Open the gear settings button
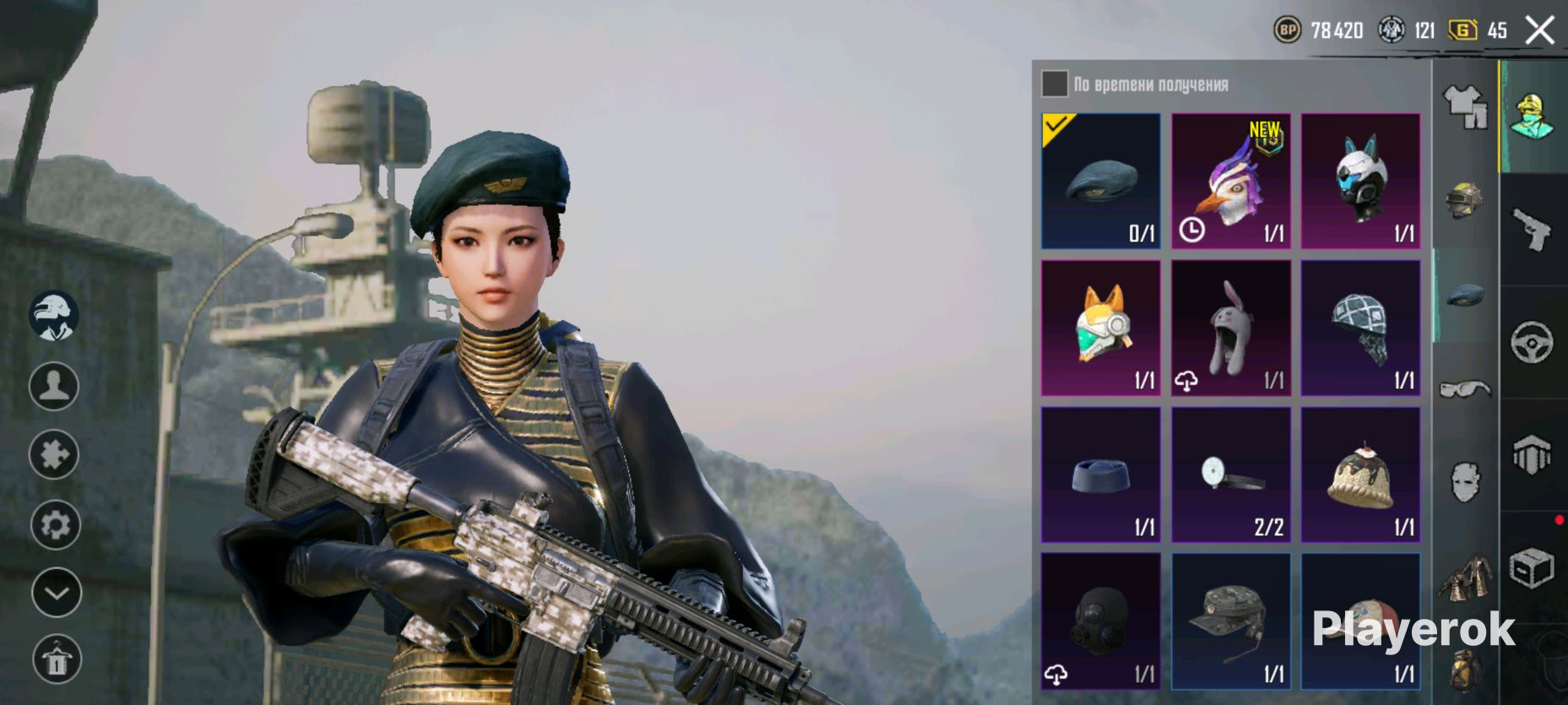Image resolution: width=1568 pixels, height=705 pixels. (56, 524)
